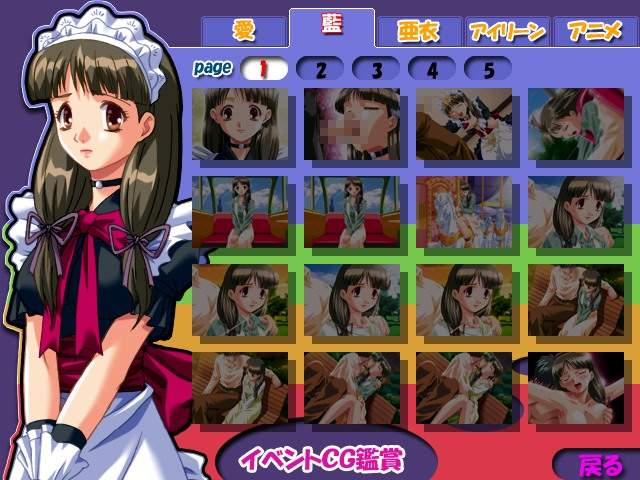Open the アニメ tab

(594, 31)
